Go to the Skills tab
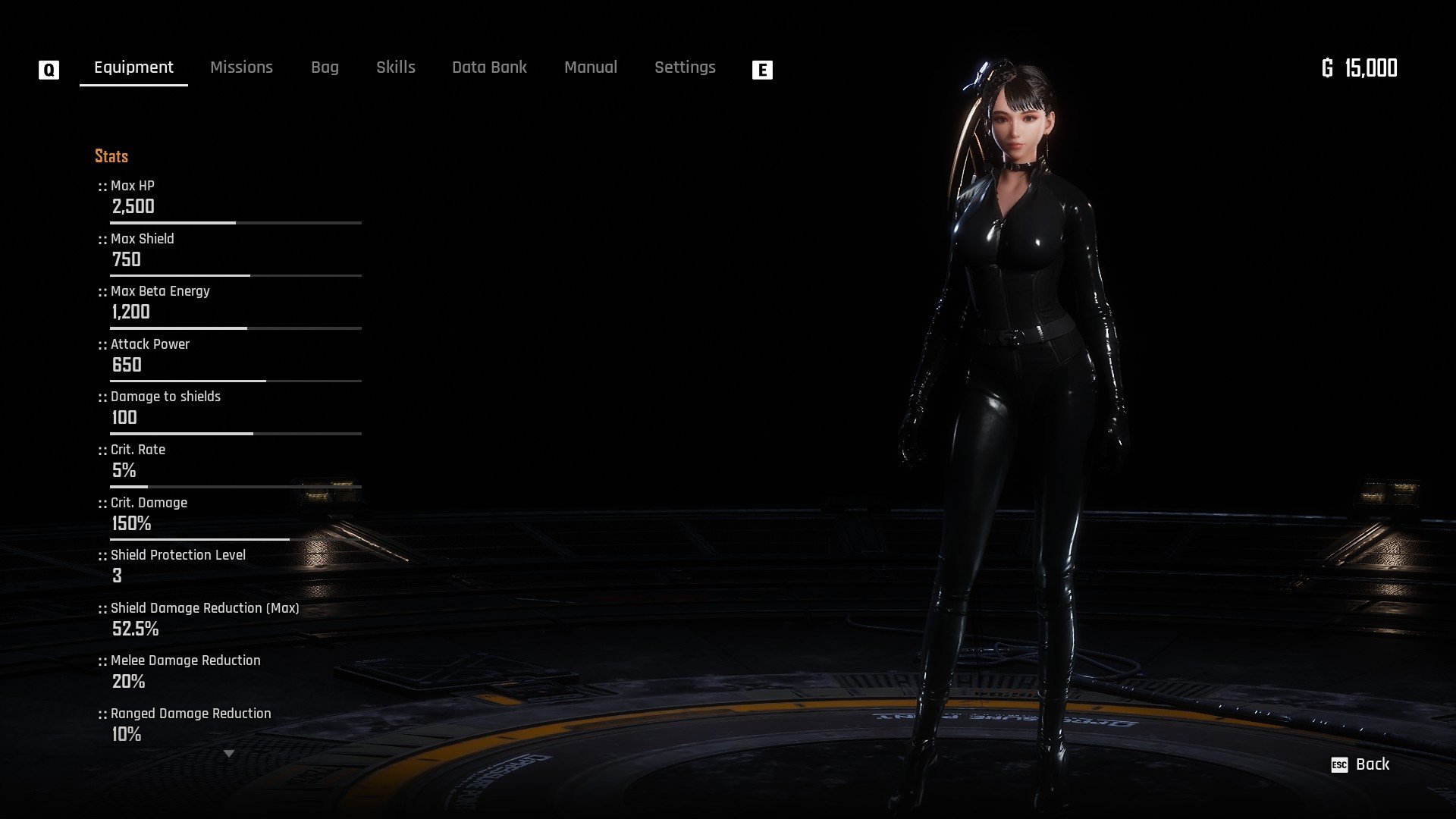The height and width of the screenshot is (819, 1456). 396,67
